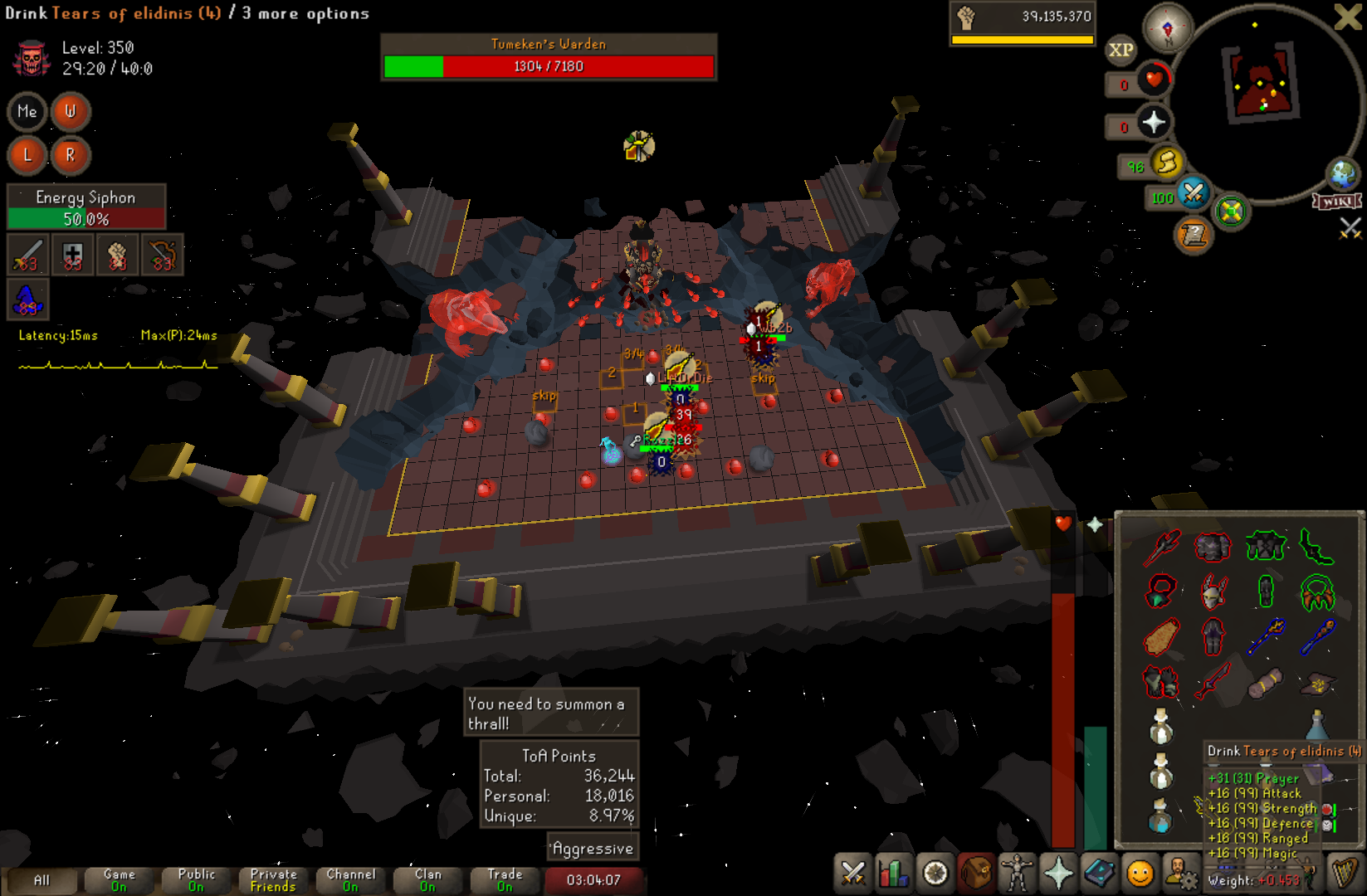This screenshot has height=896, width=1367.
Task: Select the Clan chat filter tab
Action: [427, 880]
